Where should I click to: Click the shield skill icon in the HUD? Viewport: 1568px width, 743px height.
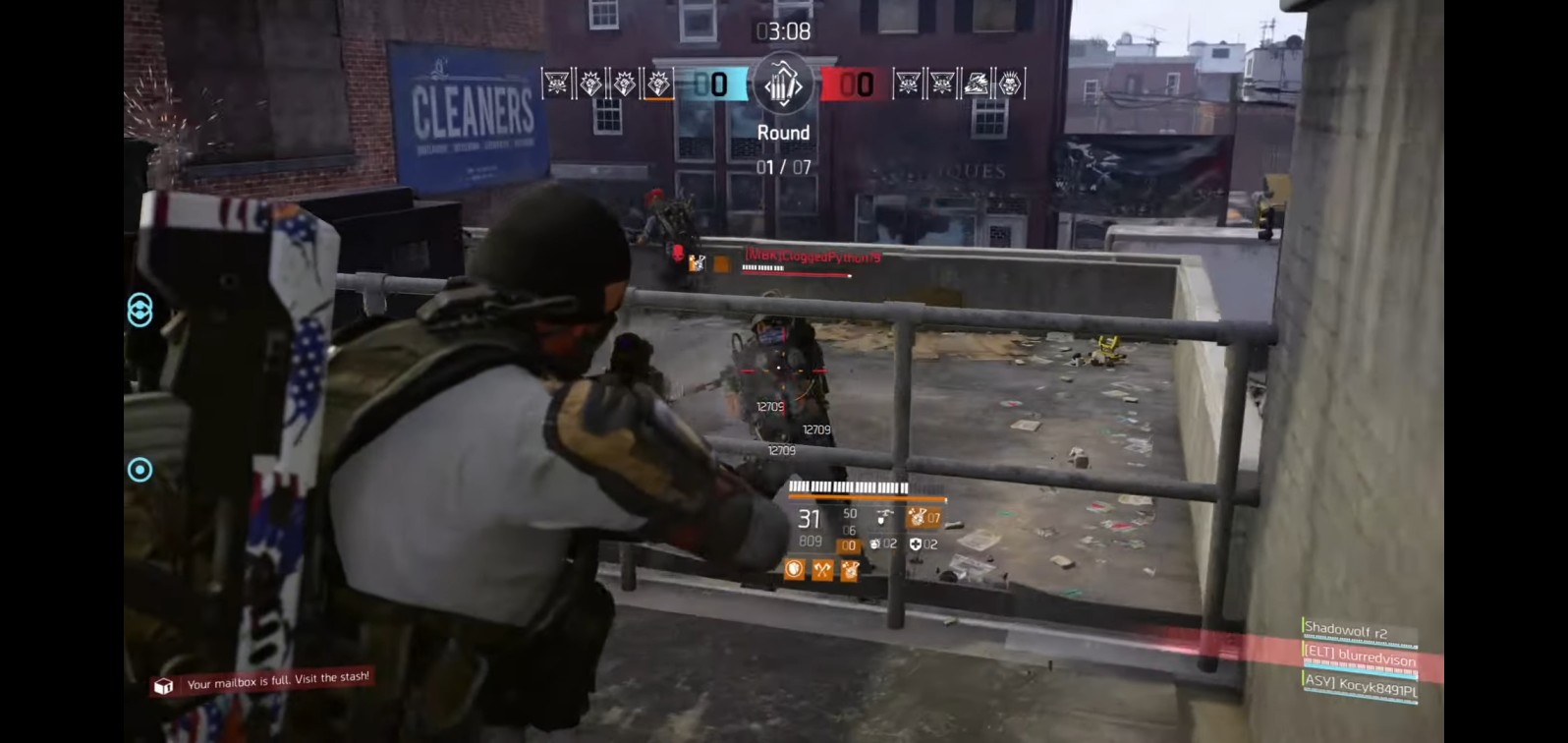point(793,569)
